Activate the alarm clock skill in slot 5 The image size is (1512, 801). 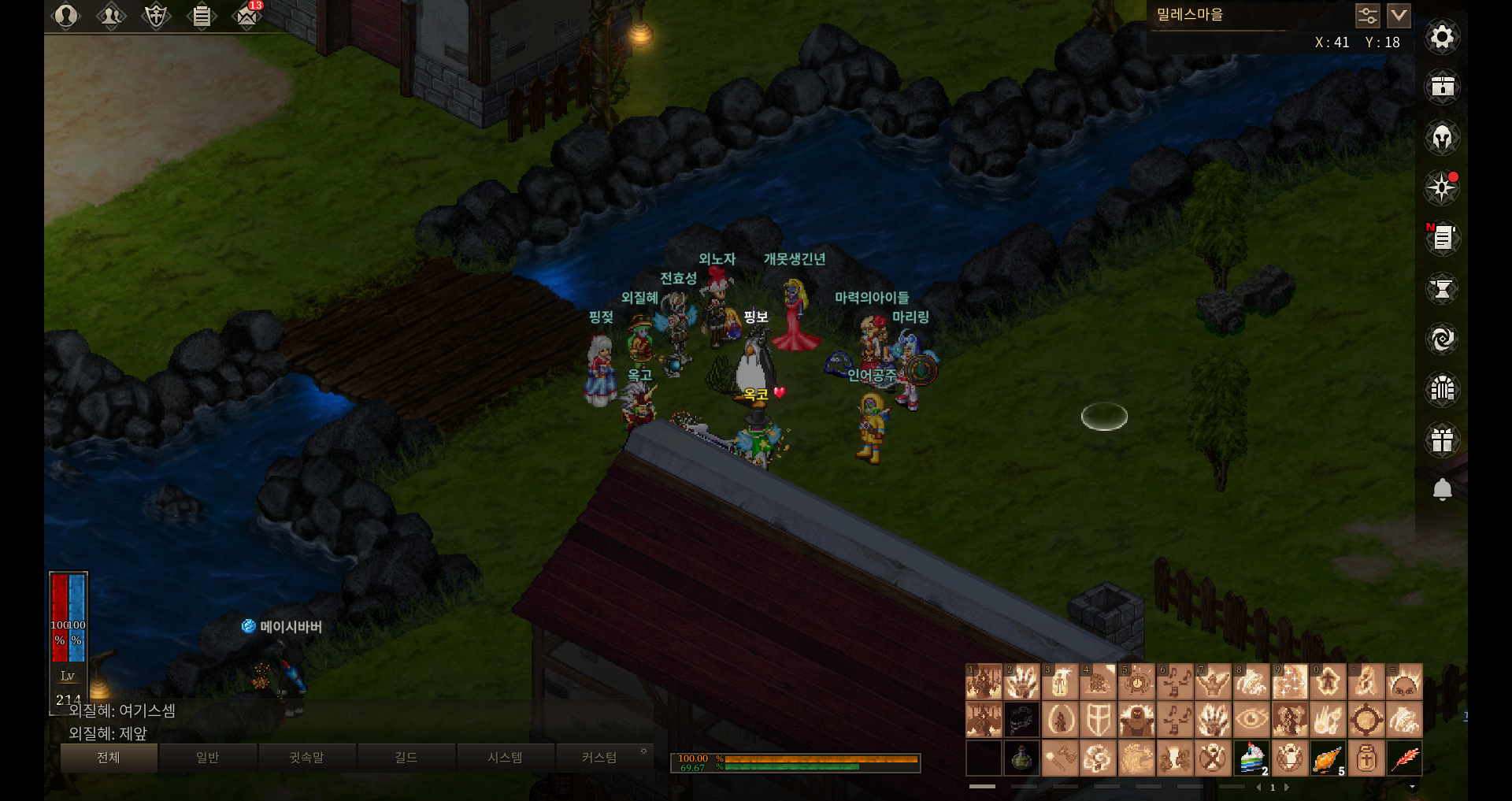pyautogui.click(x=1136, y=681)
